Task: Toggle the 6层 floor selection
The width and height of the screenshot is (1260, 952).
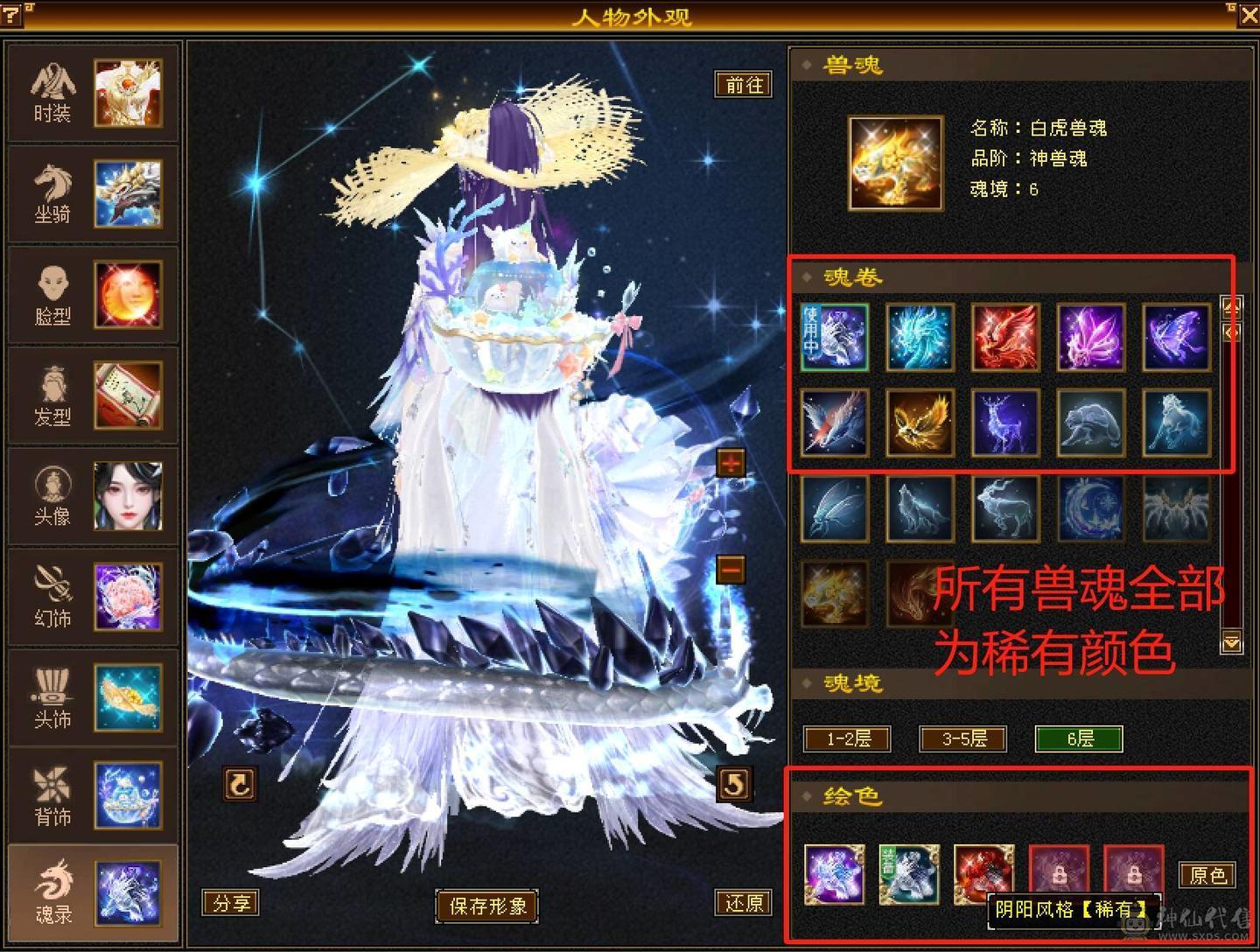Action: [1079, 738]
